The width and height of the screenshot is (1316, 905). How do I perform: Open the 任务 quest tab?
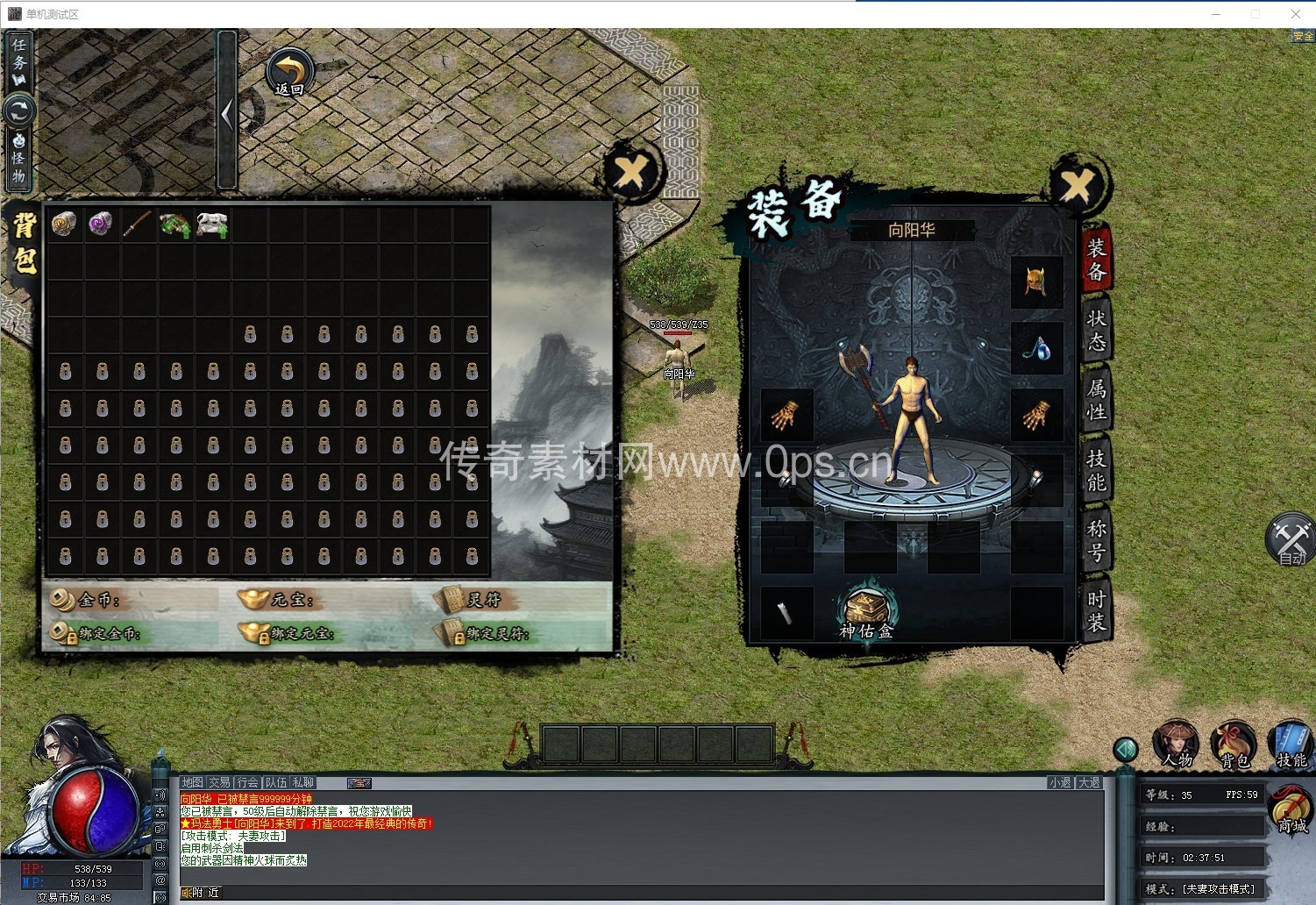[x=19, y=61]
